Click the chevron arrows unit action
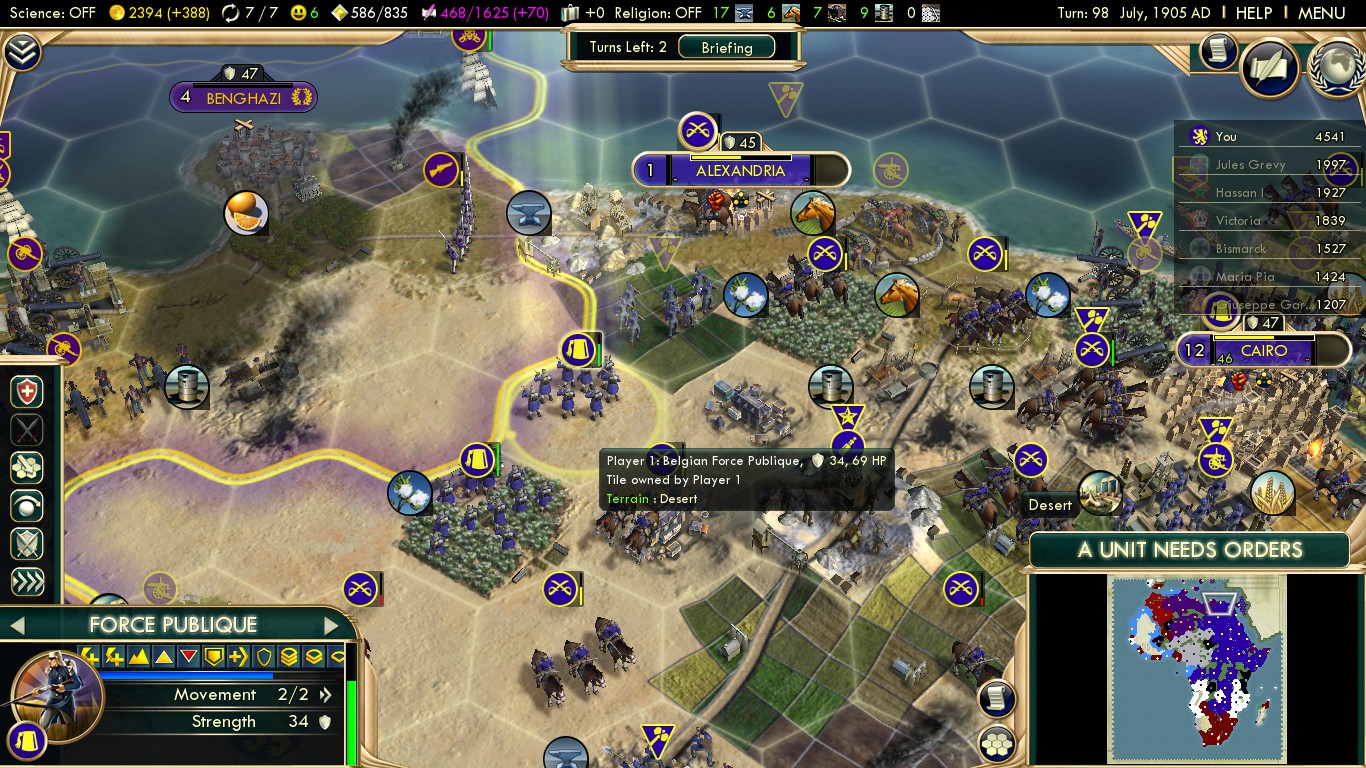1366x768 pixels. click(x=27, y=581)
